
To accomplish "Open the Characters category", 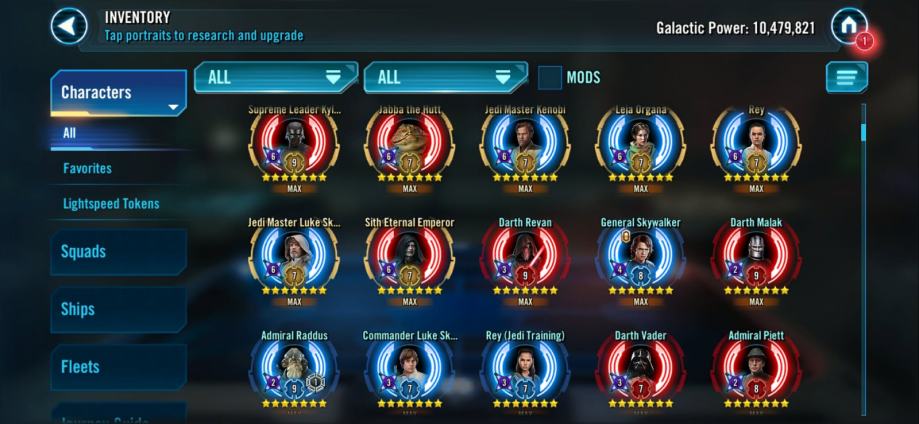I will (118, 93).
